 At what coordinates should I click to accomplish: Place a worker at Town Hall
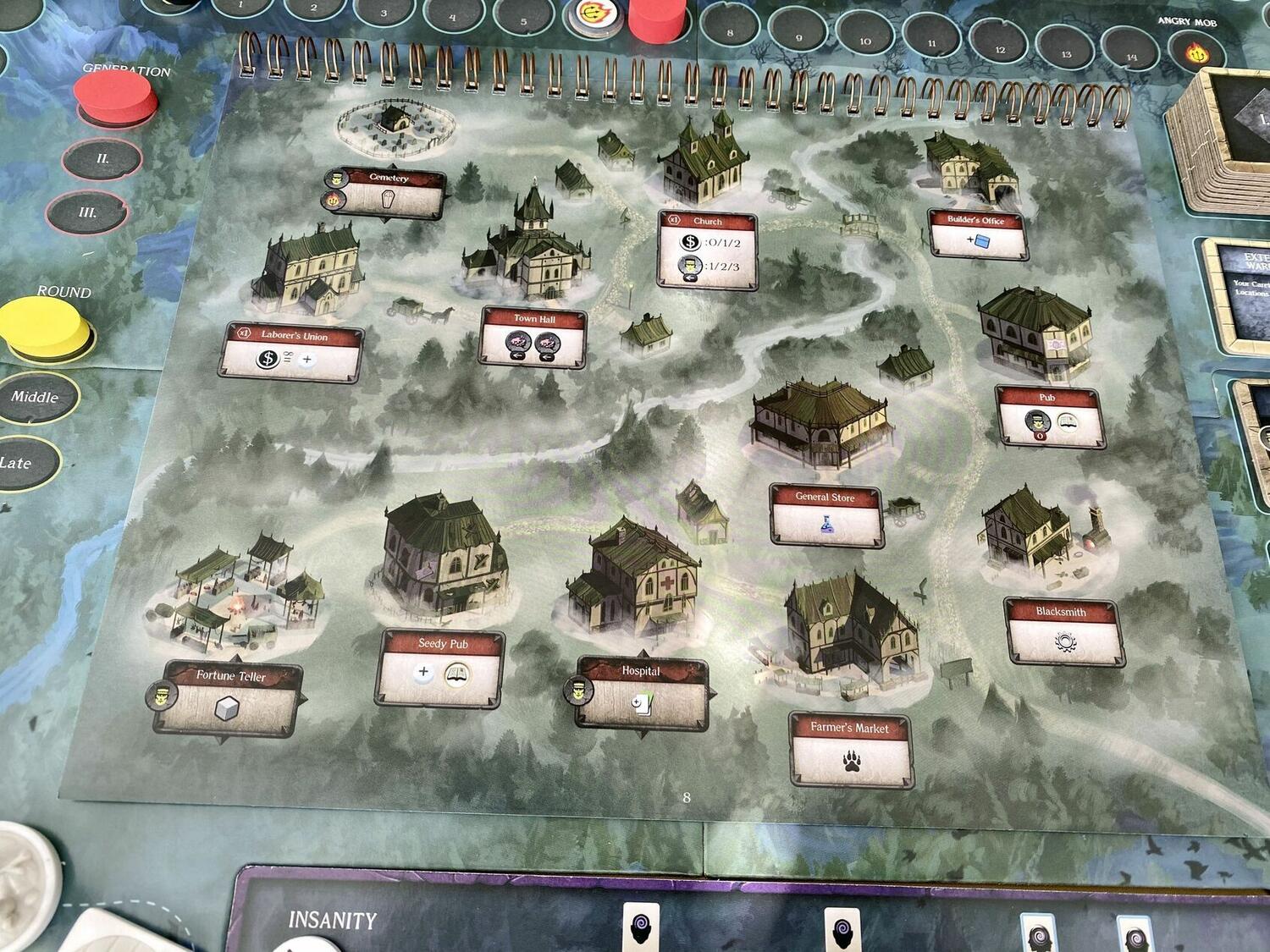click(x=533, y=338)
